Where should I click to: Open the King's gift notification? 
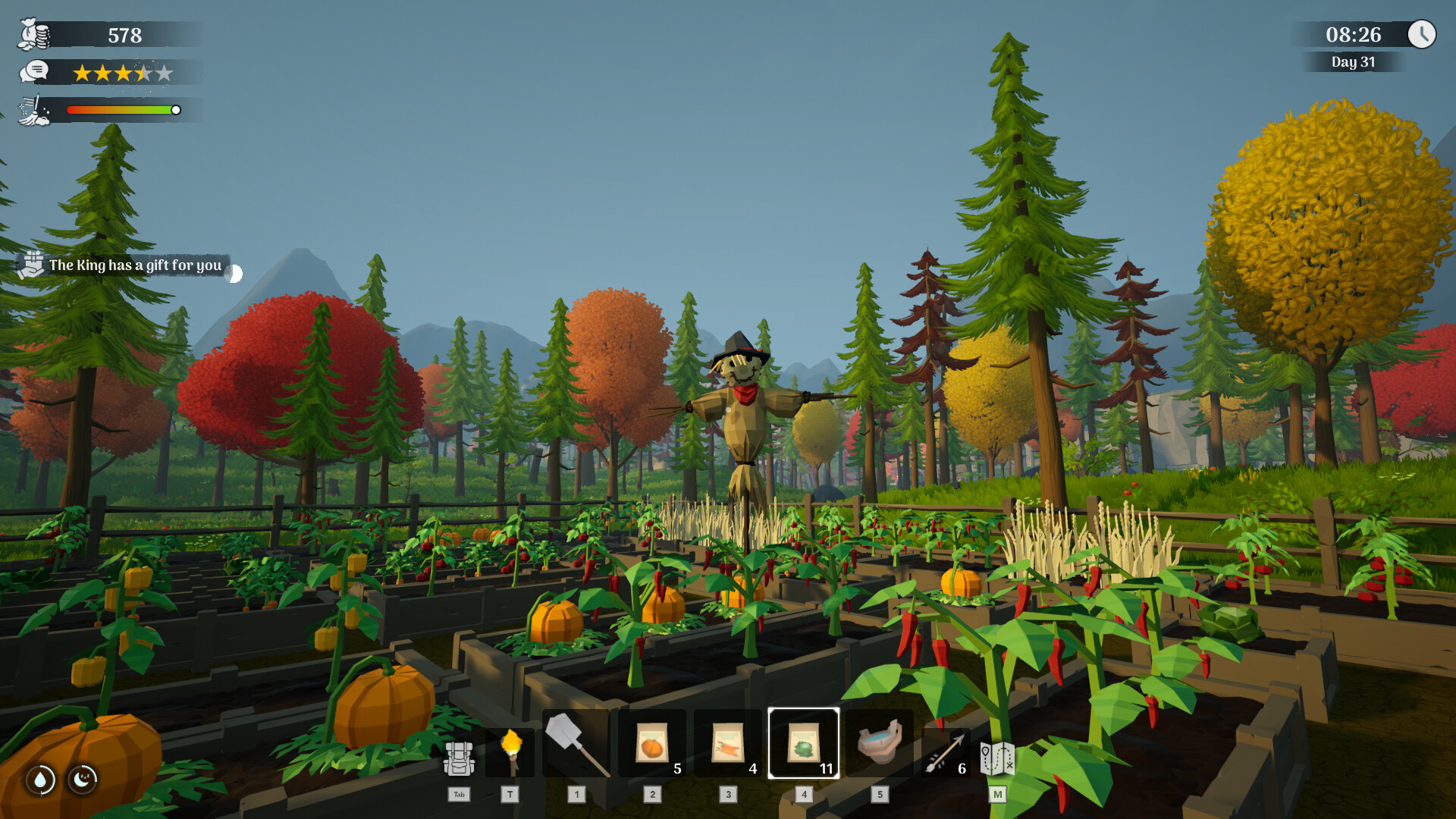pos(125,265)
